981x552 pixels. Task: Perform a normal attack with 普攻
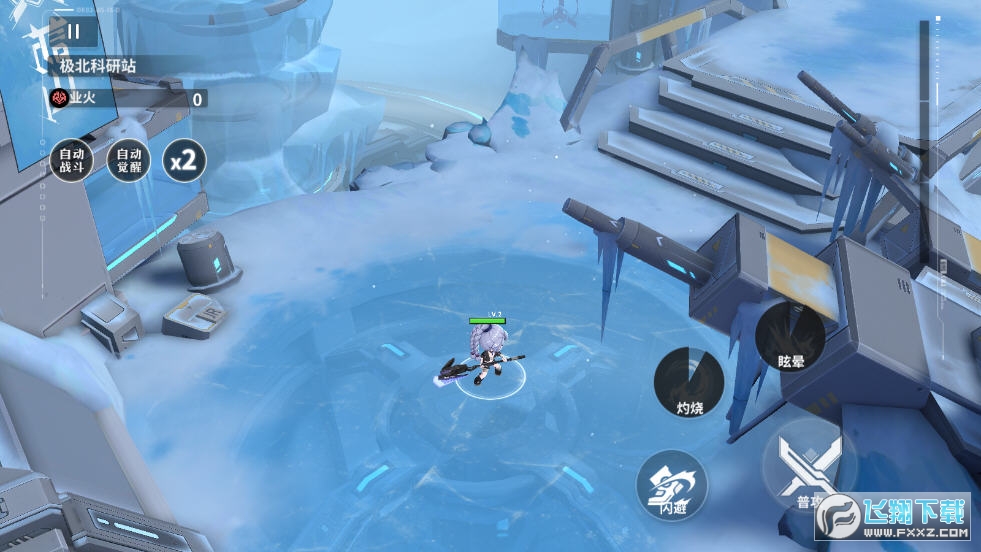(808, 467)
